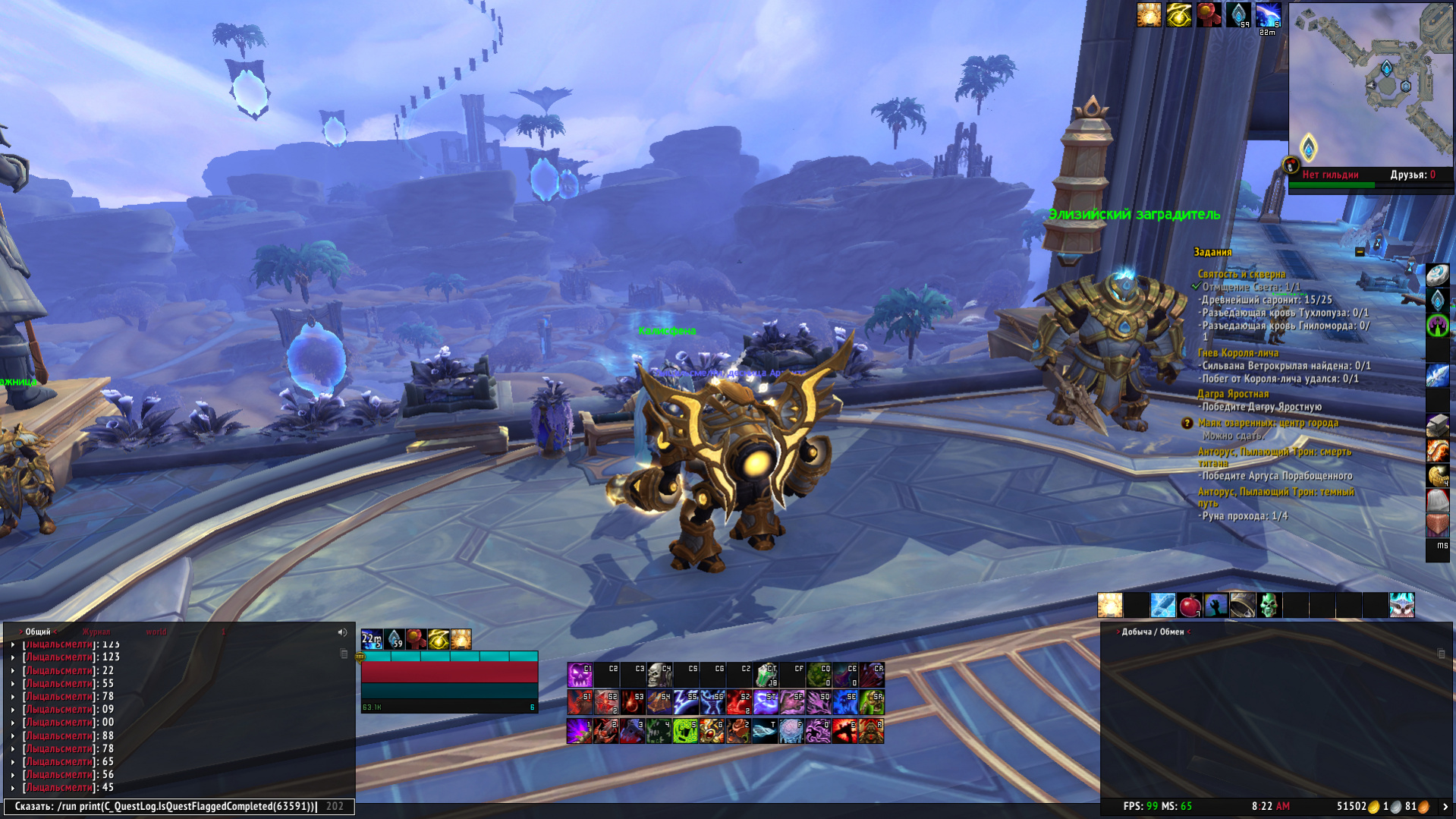This screenshot has width=1456, height=819.
Task: Open the Святость и скверна quest entry
Action: [x=1241, y=274]
